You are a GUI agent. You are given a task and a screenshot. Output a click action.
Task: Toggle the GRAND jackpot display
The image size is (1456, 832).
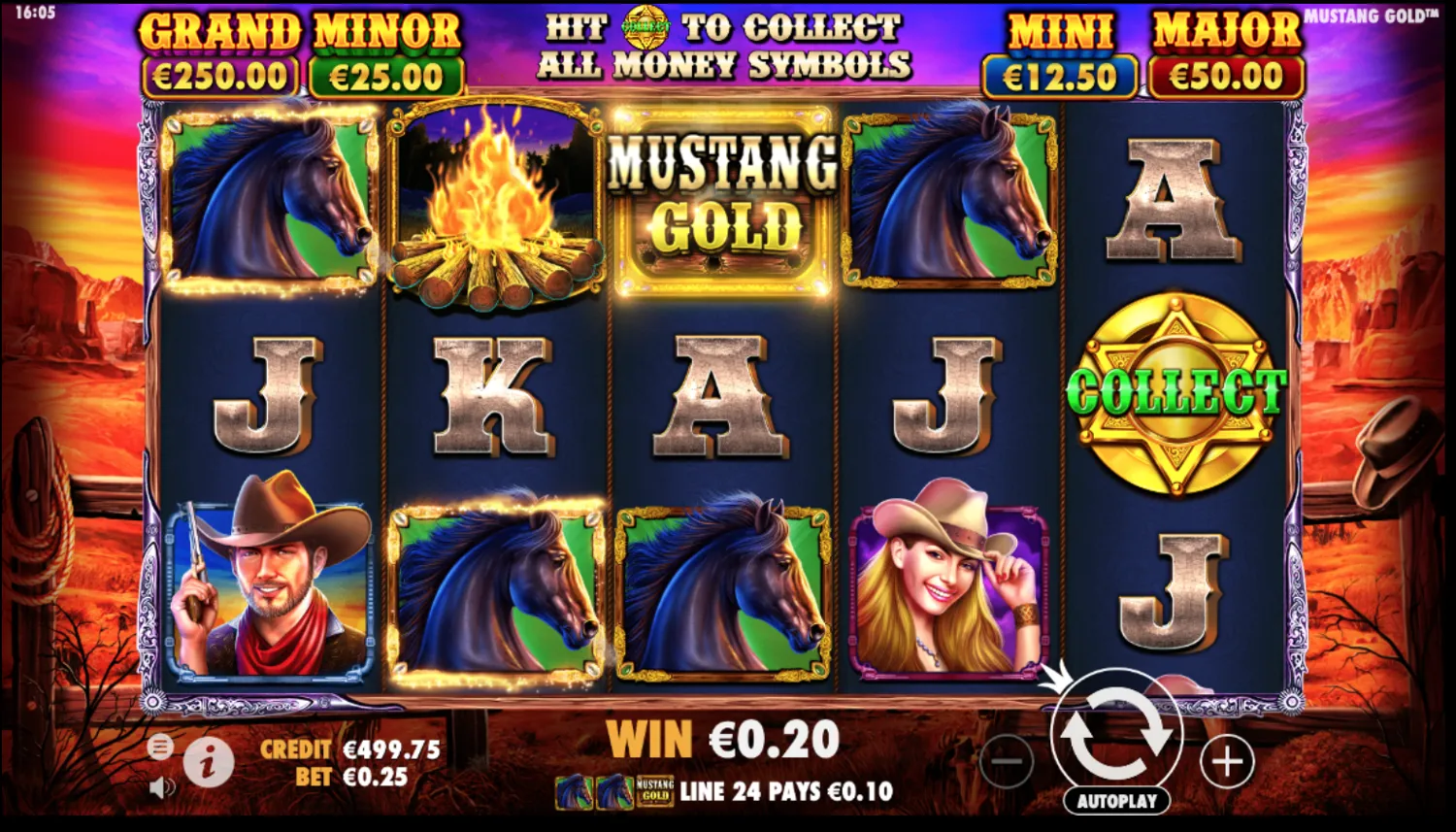(x=223, y=44)
